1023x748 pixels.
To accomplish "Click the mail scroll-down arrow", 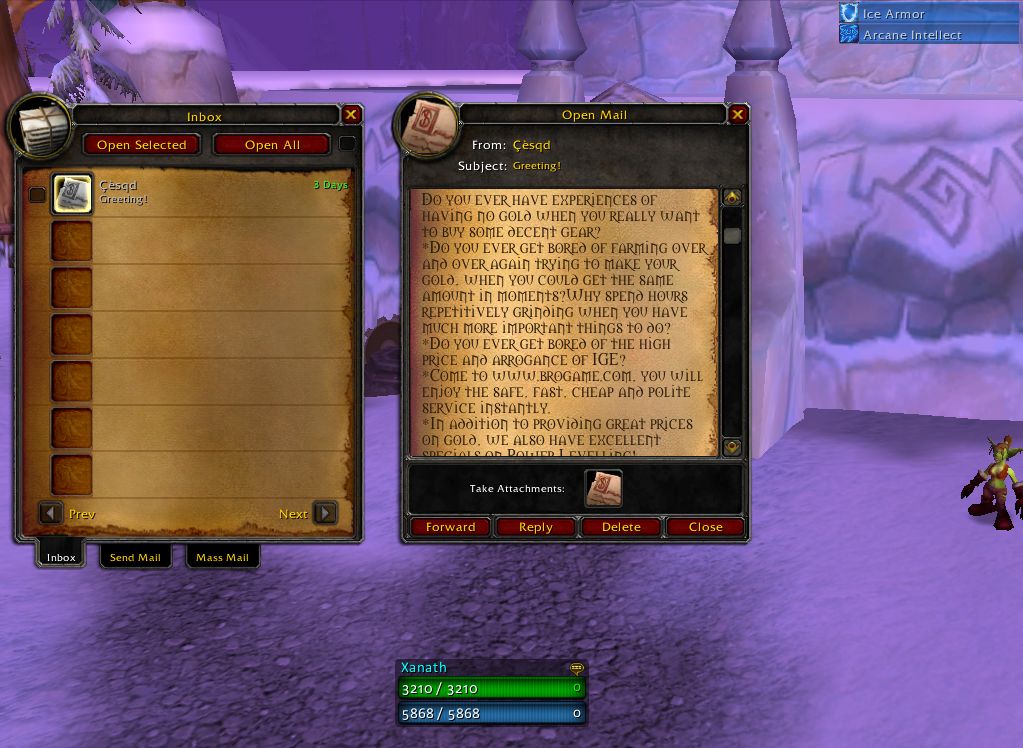I will [x=732, y=447].
